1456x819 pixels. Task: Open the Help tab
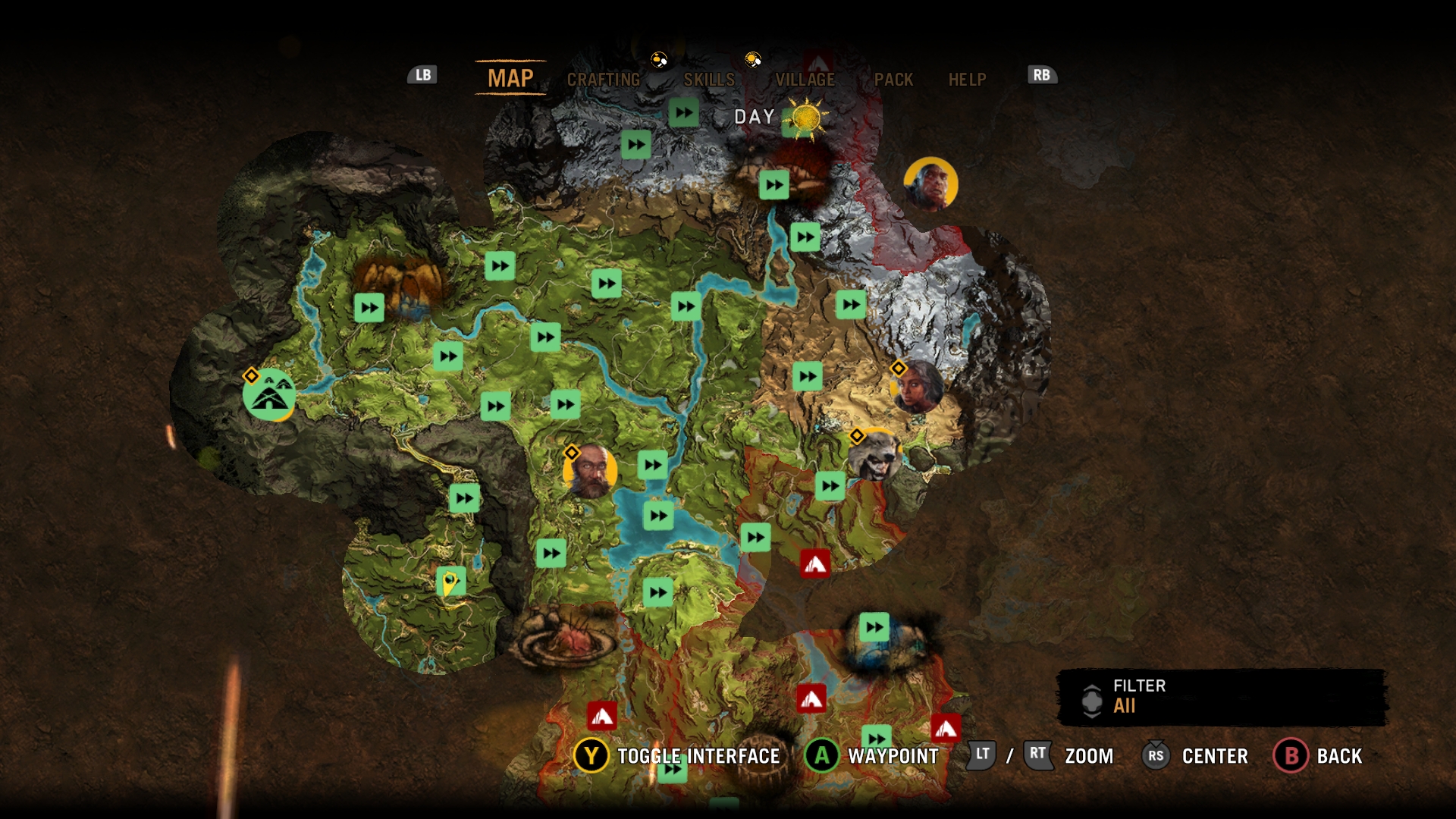[x=967, y=80]
